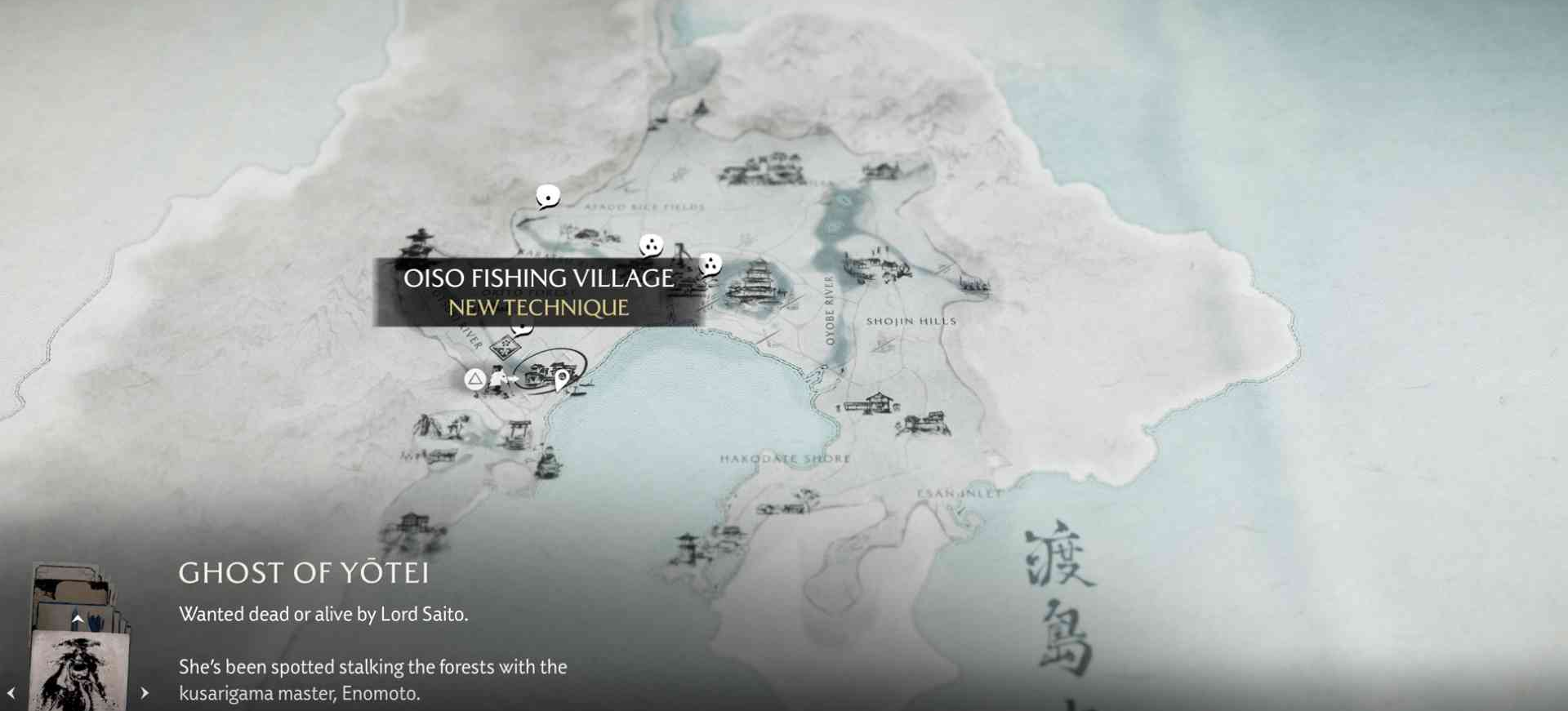Show the previous card with the left arrow
This screenshot has height=711, width=1568.
[x=11, y=693]
